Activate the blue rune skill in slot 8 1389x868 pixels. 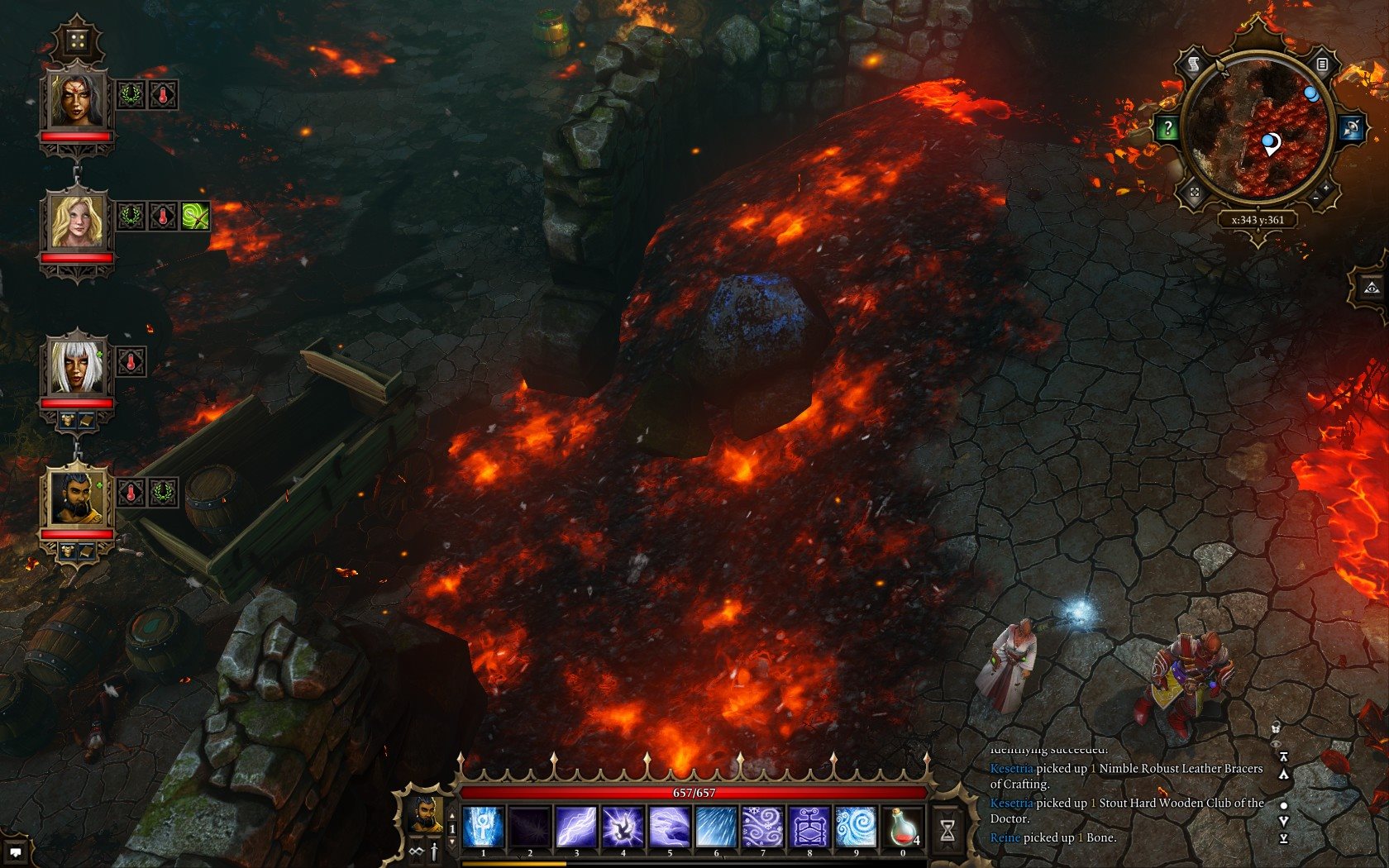click(x=809, y=827)
